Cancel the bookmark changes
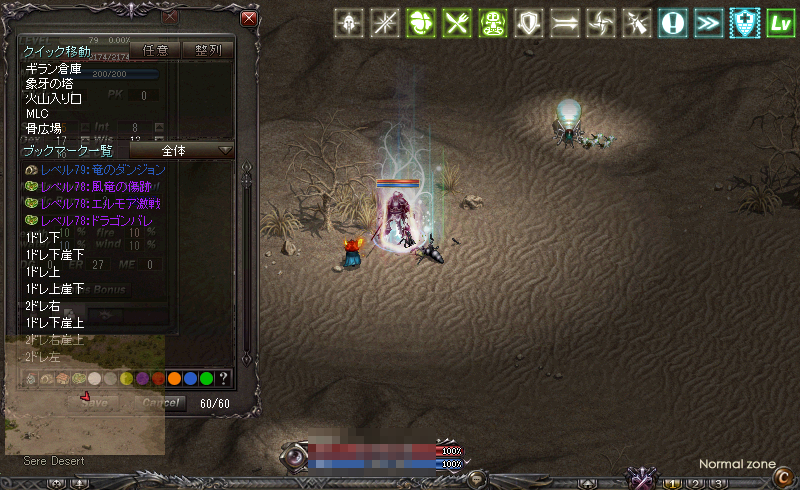The height and width of the screenshot is (490, 800). pyautogui.click(x=158, y=403)
